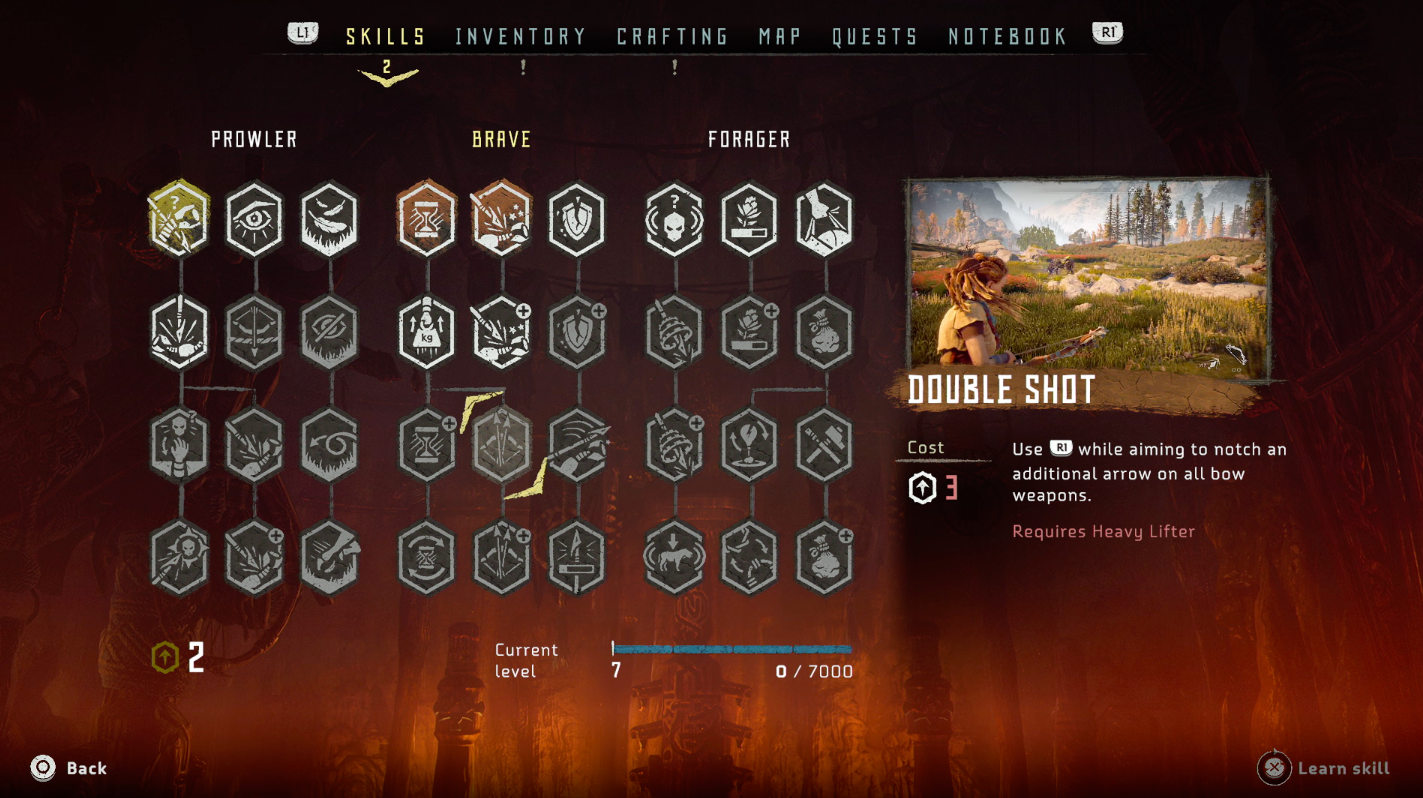Image resolution: width=1423 pixels, height=798 pixels.
Task: Open the Notebook tab
Action: click(1007, 37)
